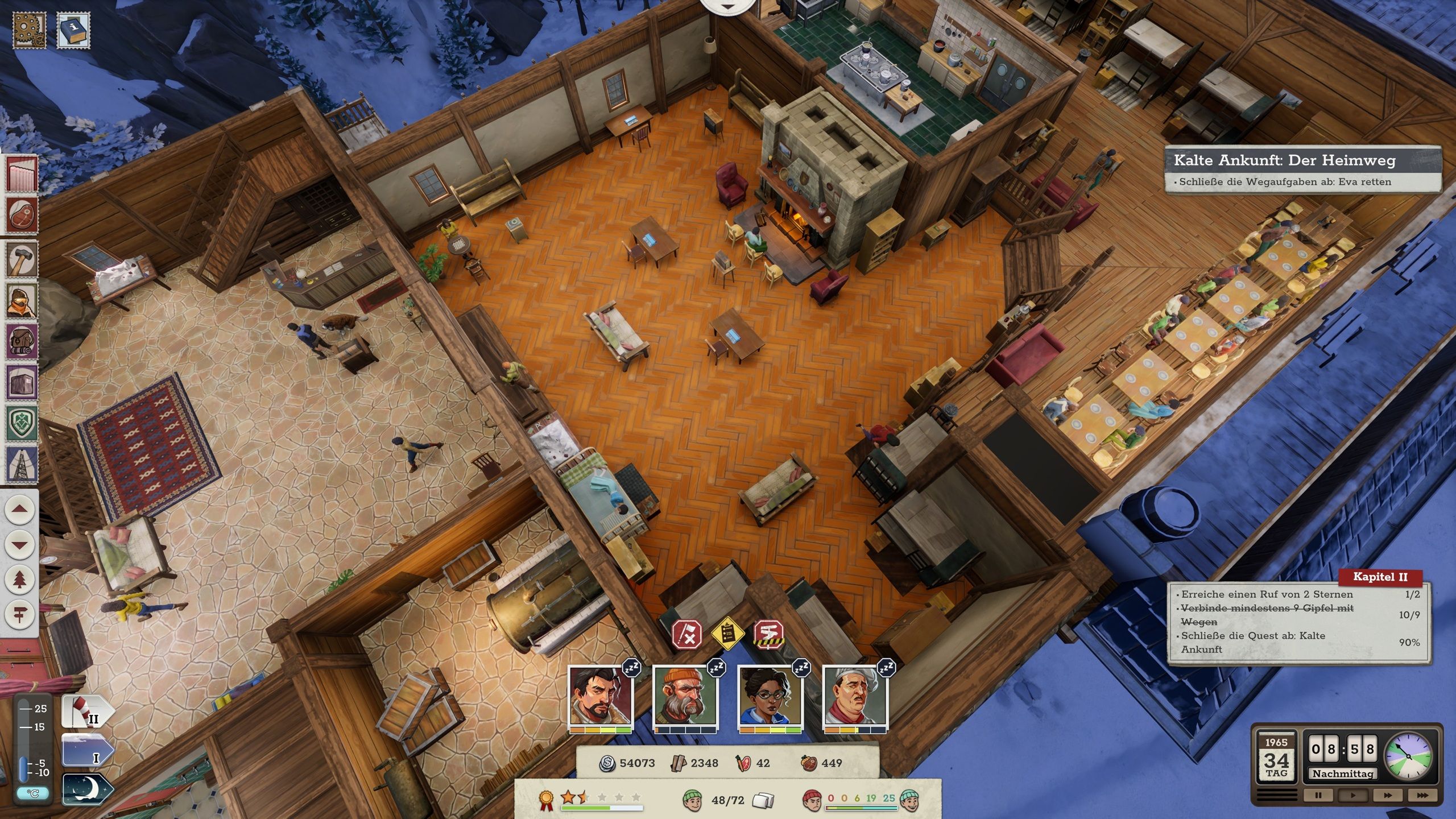
Task: Open the blue info book
Action: pyautogui.click(x=73, y=30)
